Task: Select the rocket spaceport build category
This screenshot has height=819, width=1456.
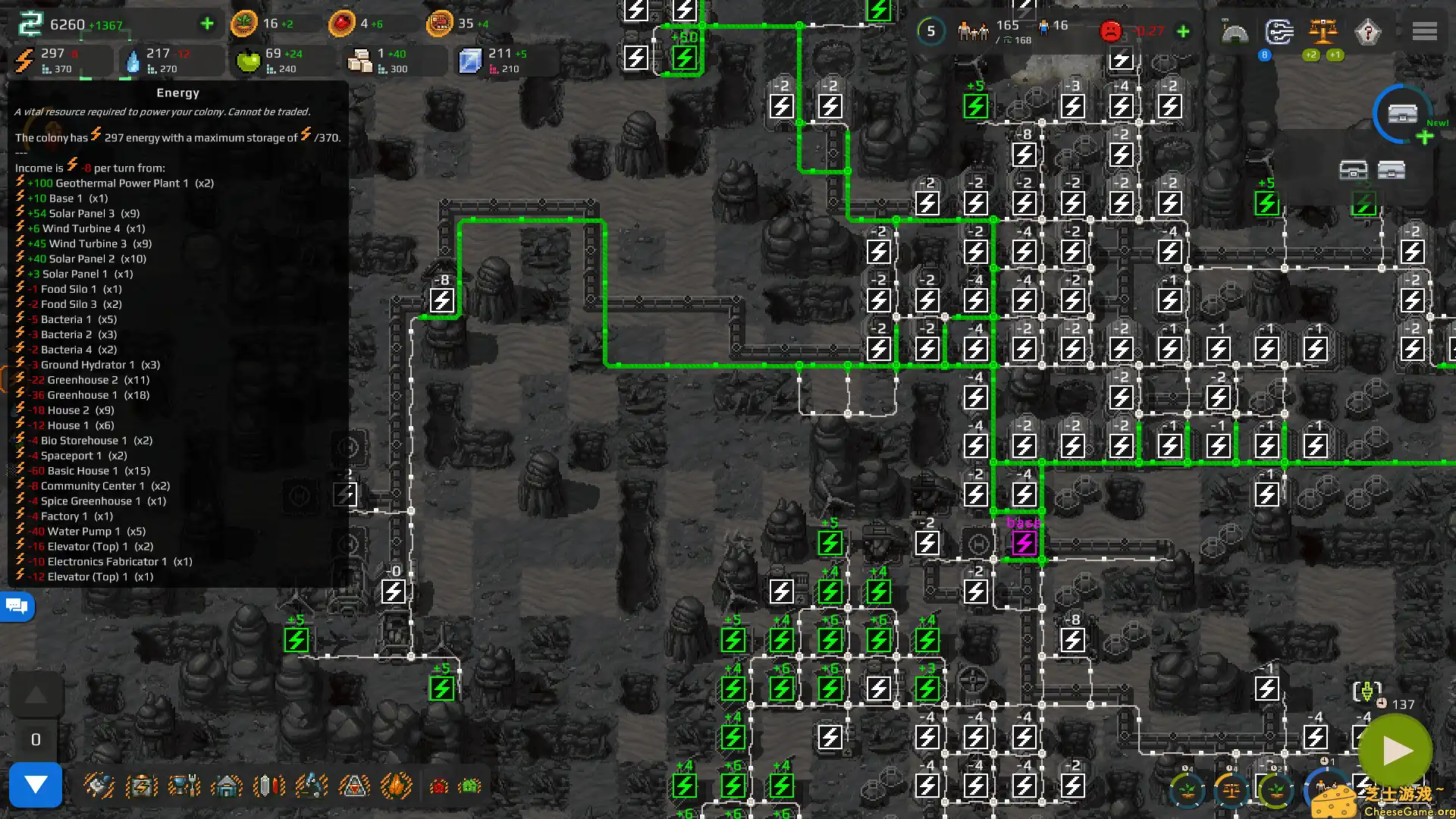Action: click(x=355, y=785)
